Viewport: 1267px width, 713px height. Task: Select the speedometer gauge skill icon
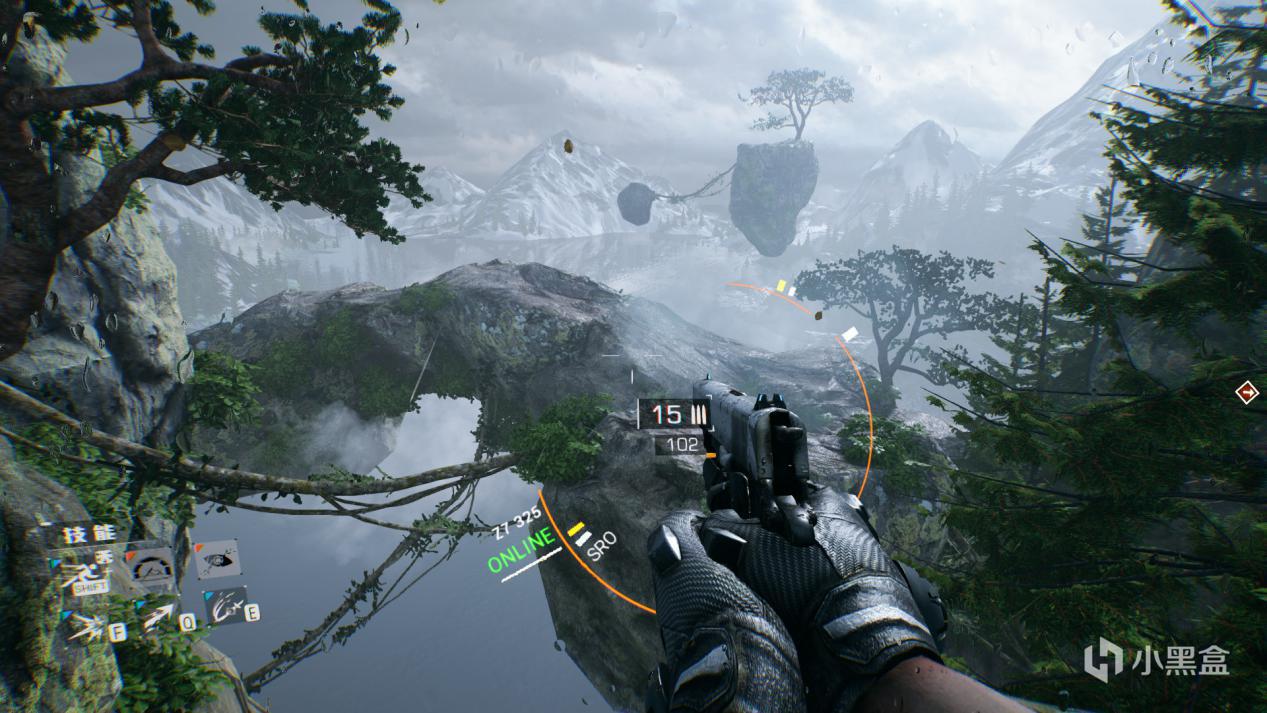(152, 566)
